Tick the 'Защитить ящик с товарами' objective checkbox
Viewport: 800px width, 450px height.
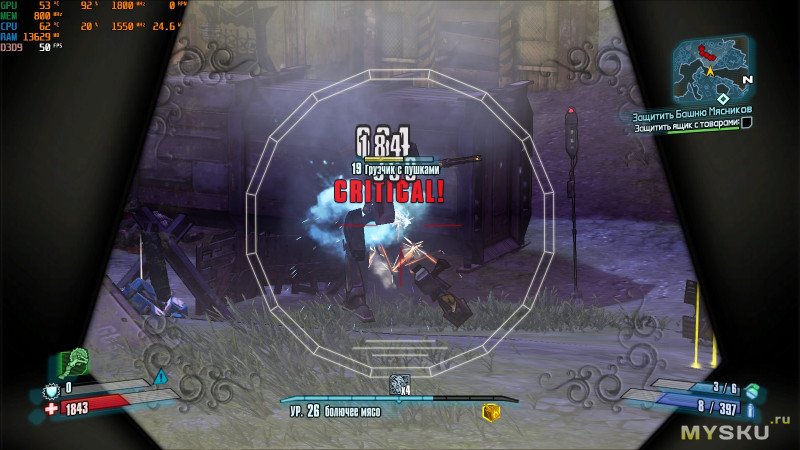pos(746,123)
